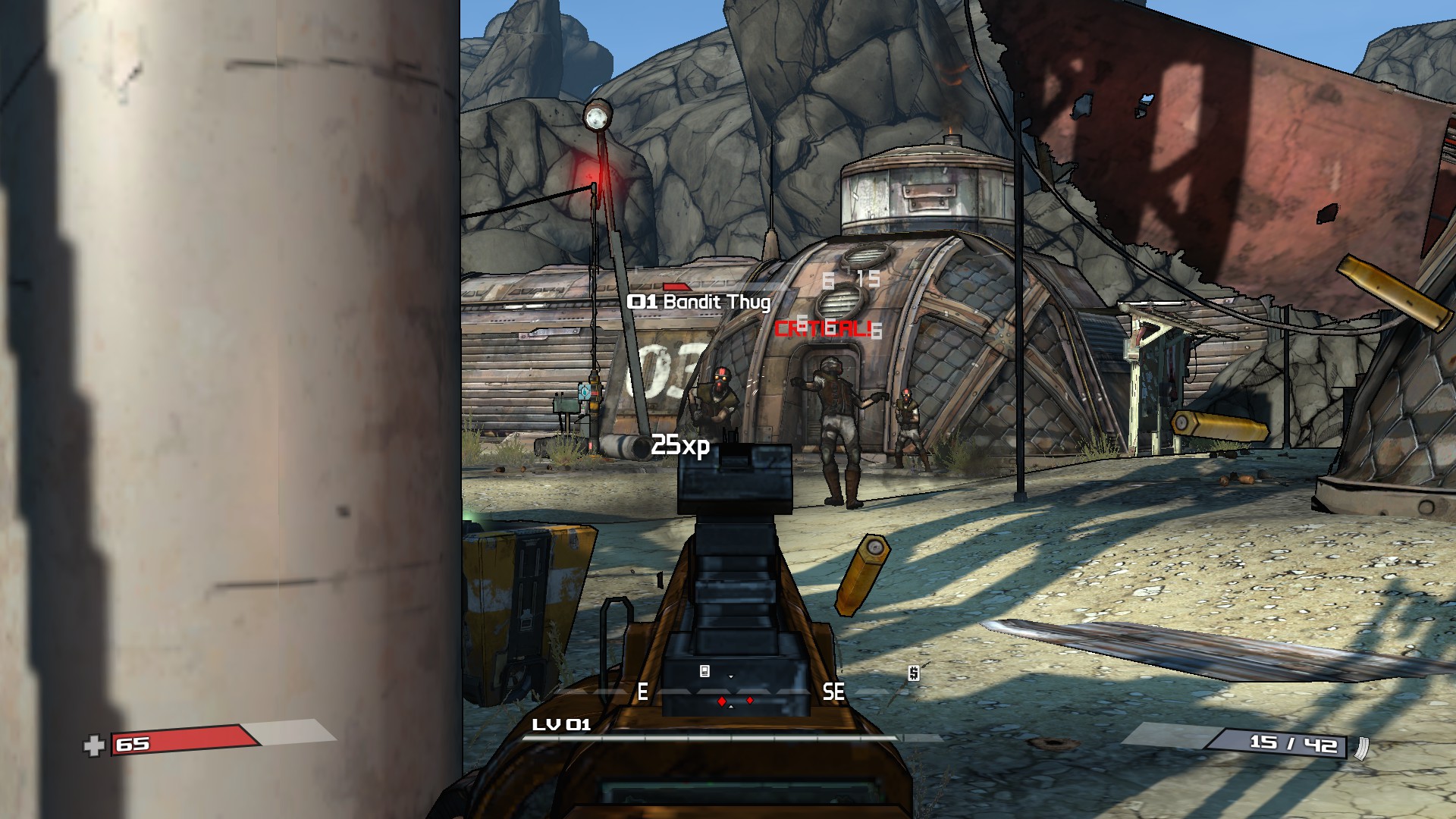Click the white objective marker above the compass
1456x819 pixels.
pyautogui.click(x=704, y=671)
